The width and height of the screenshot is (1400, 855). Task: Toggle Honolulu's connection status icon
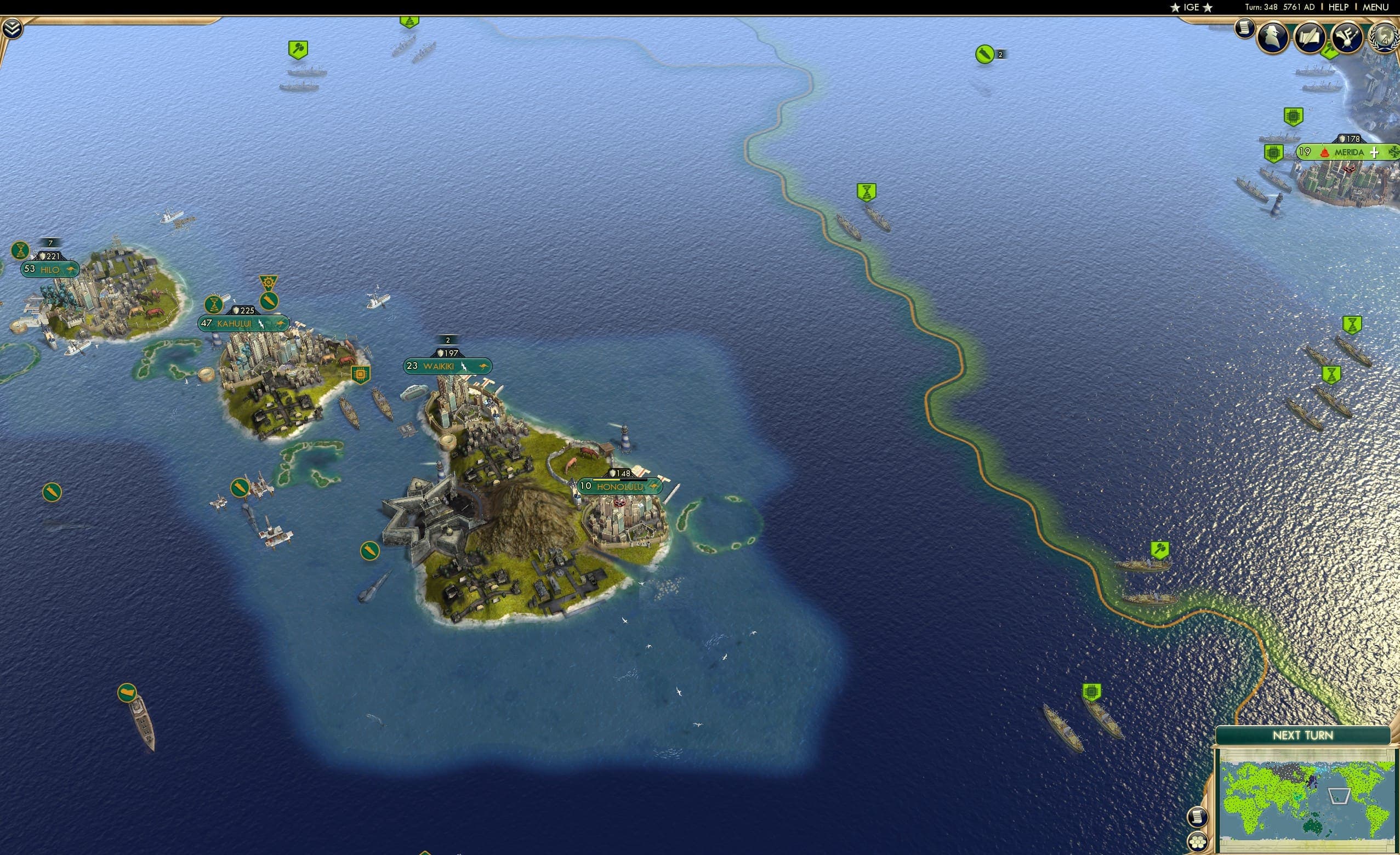[x=654, y=487]
